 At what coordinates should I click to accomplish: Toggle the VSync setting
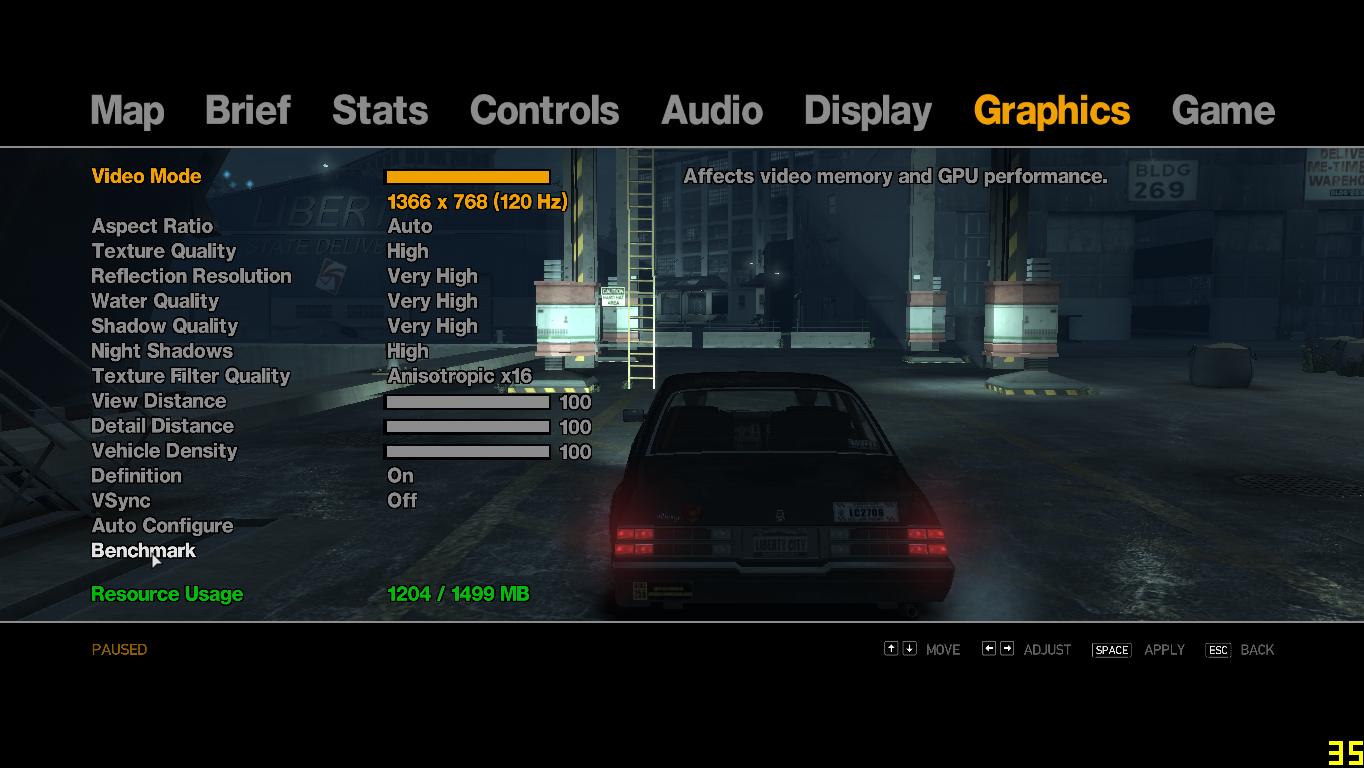coord(121,502)
